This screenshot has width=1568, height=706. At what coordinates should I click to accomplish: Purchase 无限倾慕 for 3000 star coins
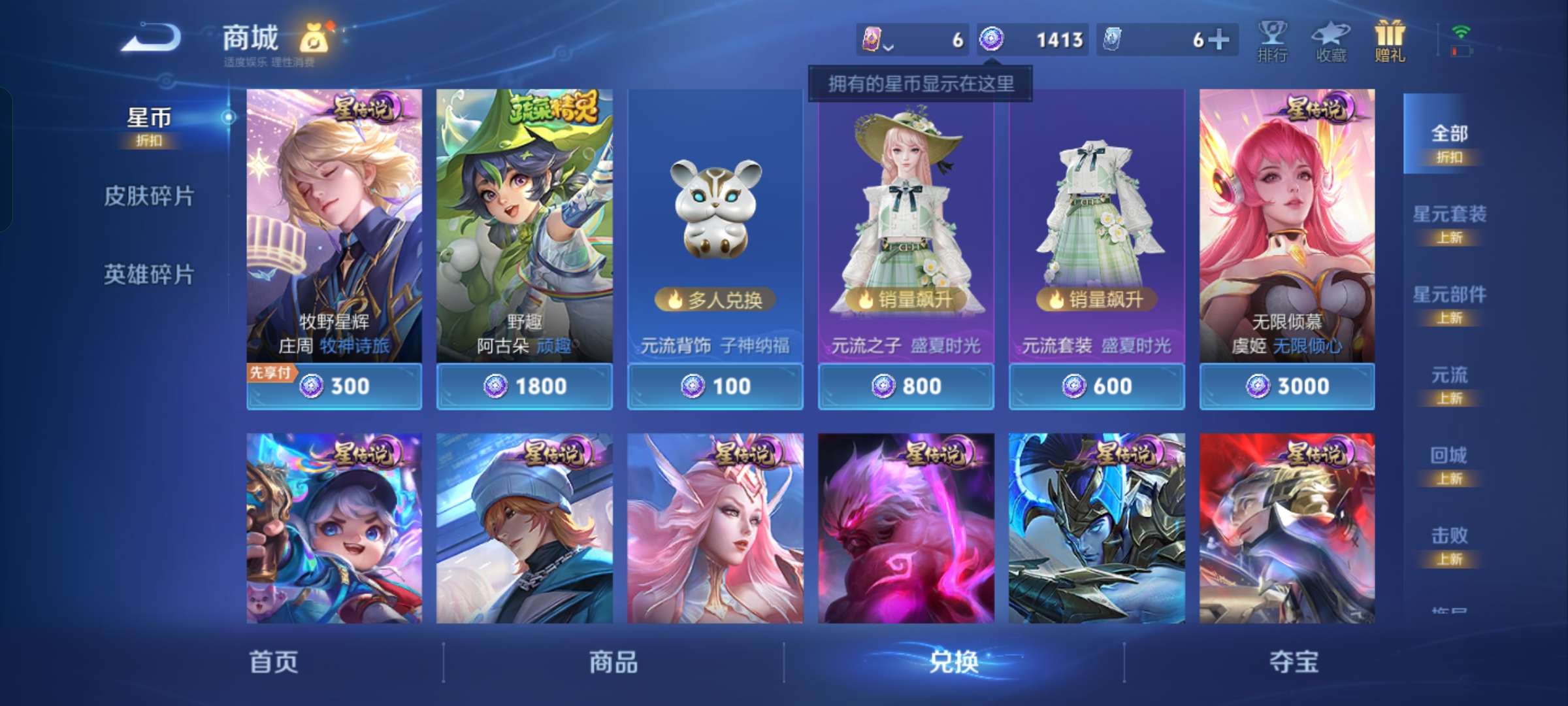pos(1286,386)
